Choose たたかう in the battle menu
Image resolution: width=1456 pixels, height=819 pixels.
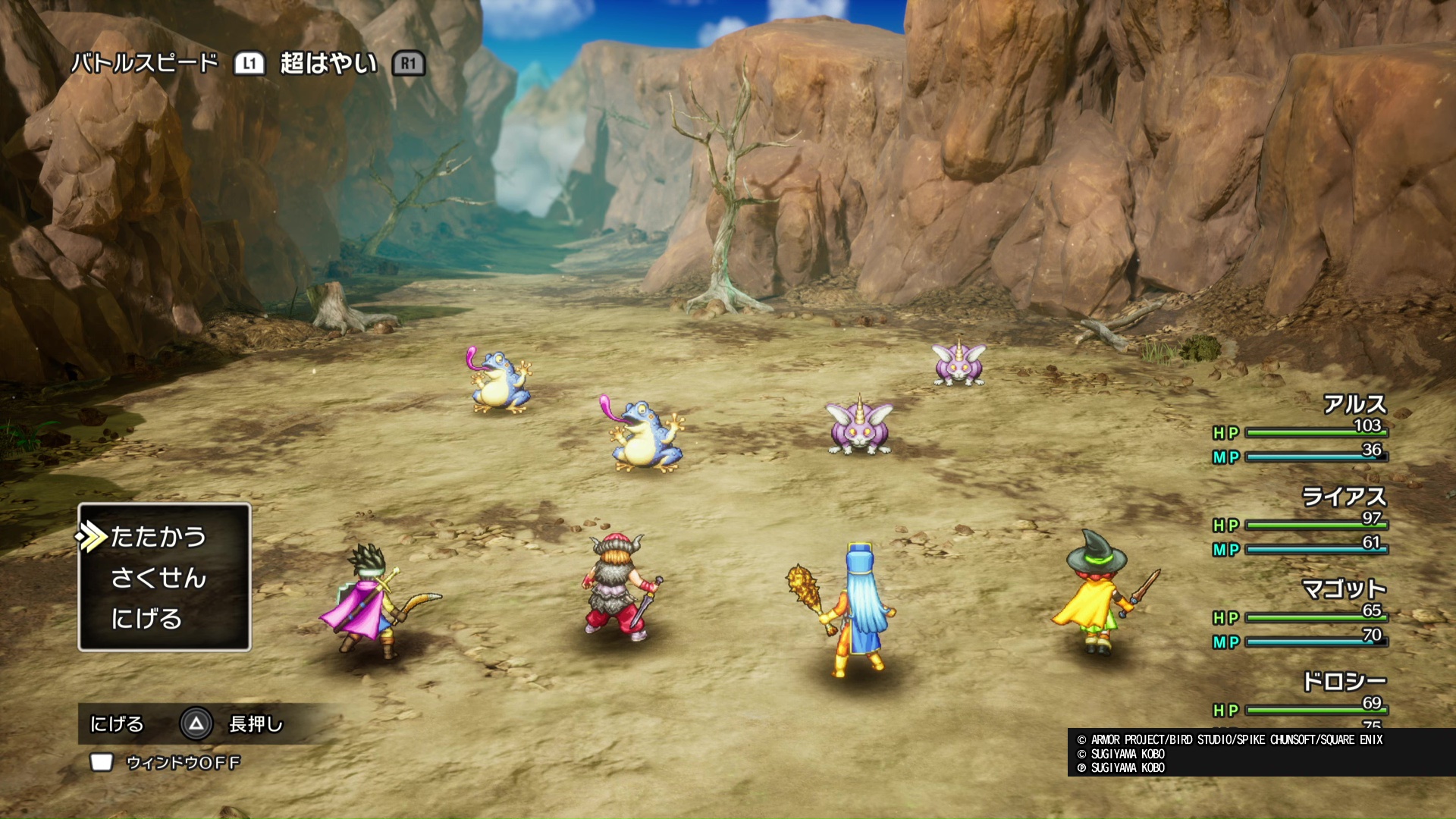click(x=158, y=537)
